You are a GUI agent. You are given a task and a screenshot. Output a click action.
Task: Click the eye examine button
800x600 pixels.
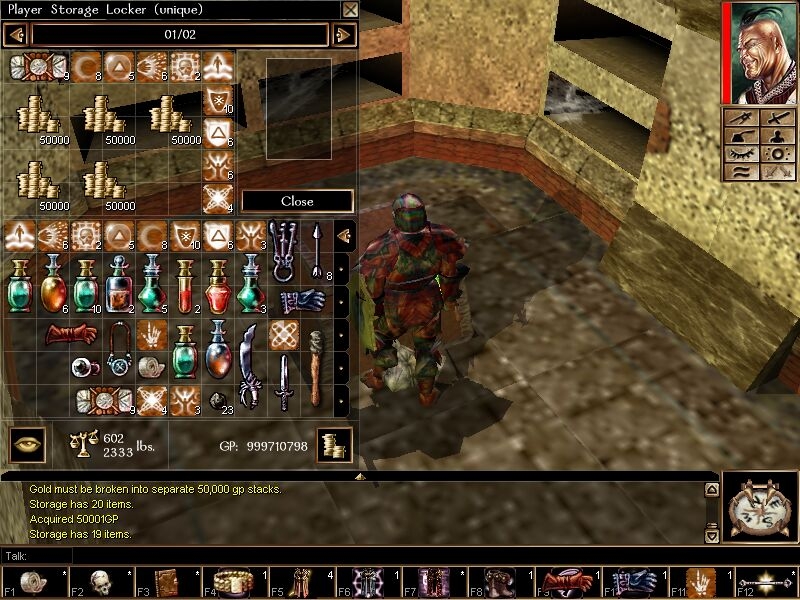26,445
